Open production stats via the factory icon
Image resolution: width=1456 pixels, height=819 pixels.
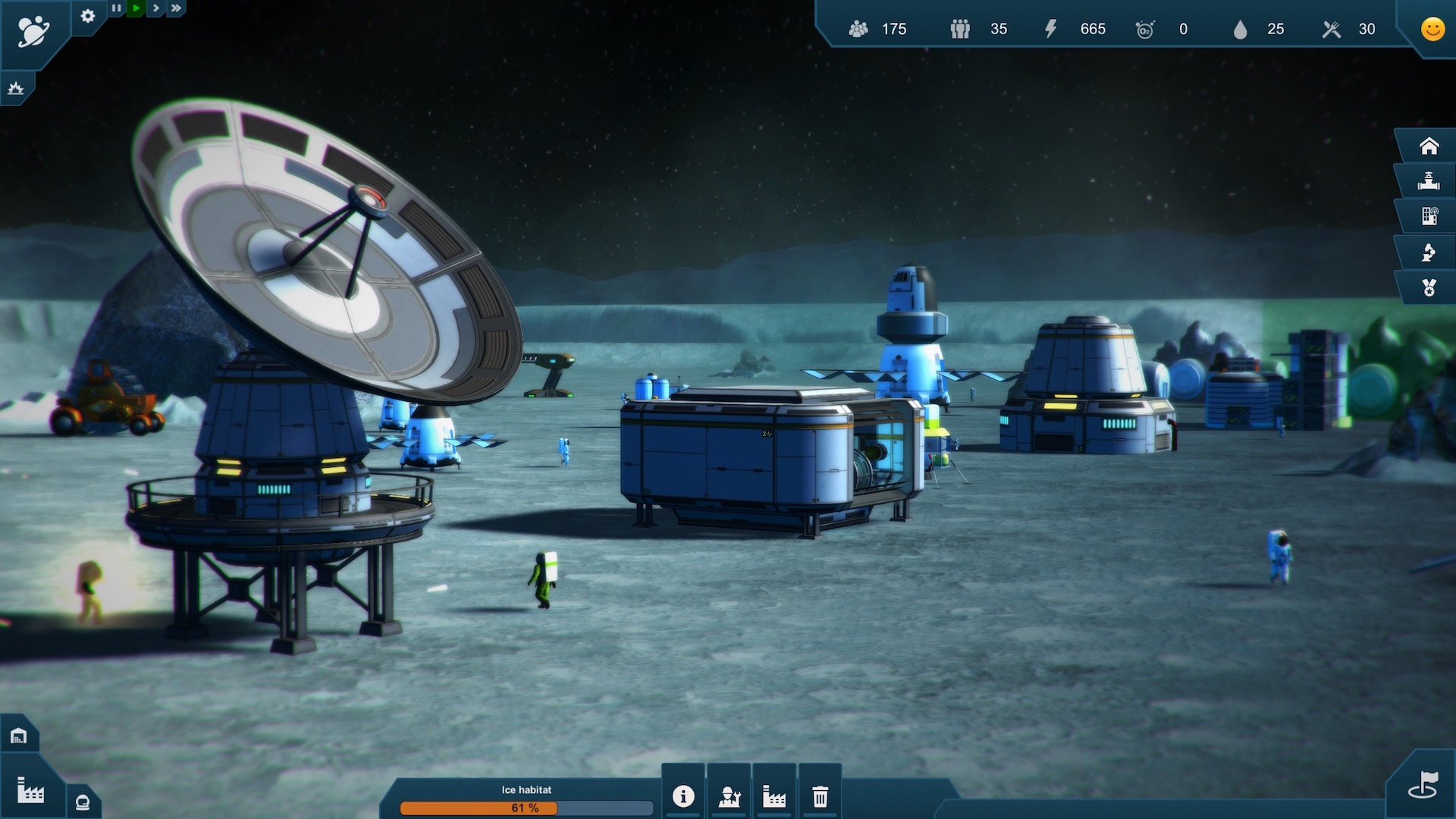click(x=774, y=797)
